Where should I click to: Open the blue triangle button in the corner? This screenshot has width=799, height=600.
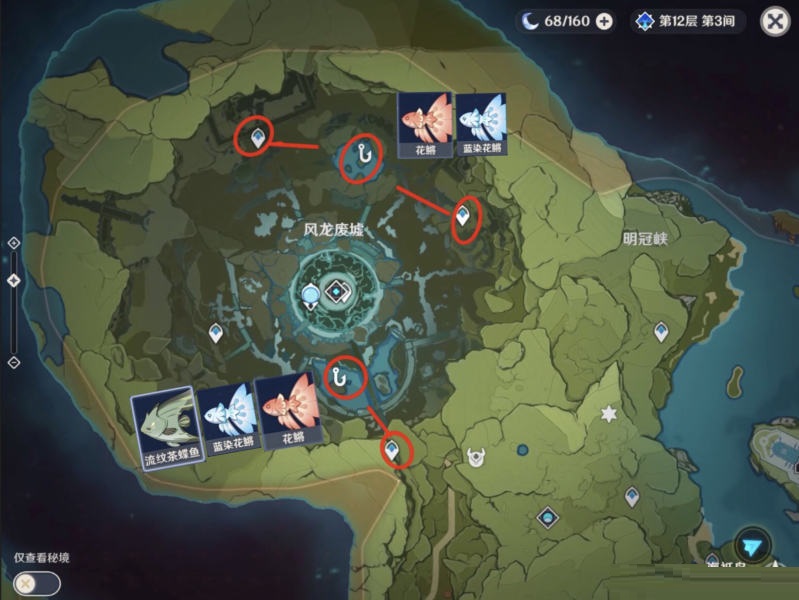[752, 547]
